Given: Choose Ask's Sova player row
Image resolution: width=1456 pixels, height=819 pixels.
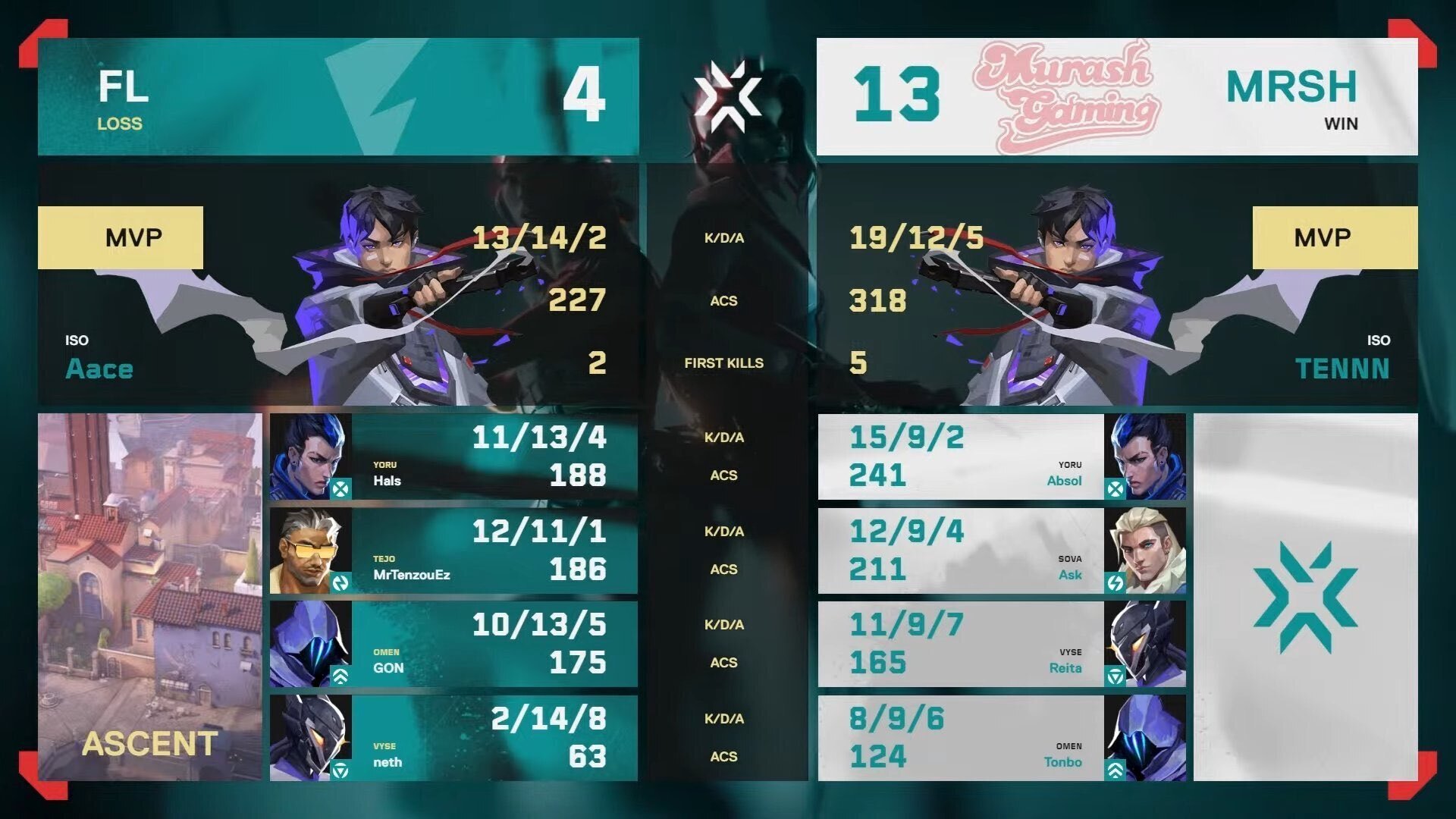Looking at the screenshot, I should coord(1001,551).
